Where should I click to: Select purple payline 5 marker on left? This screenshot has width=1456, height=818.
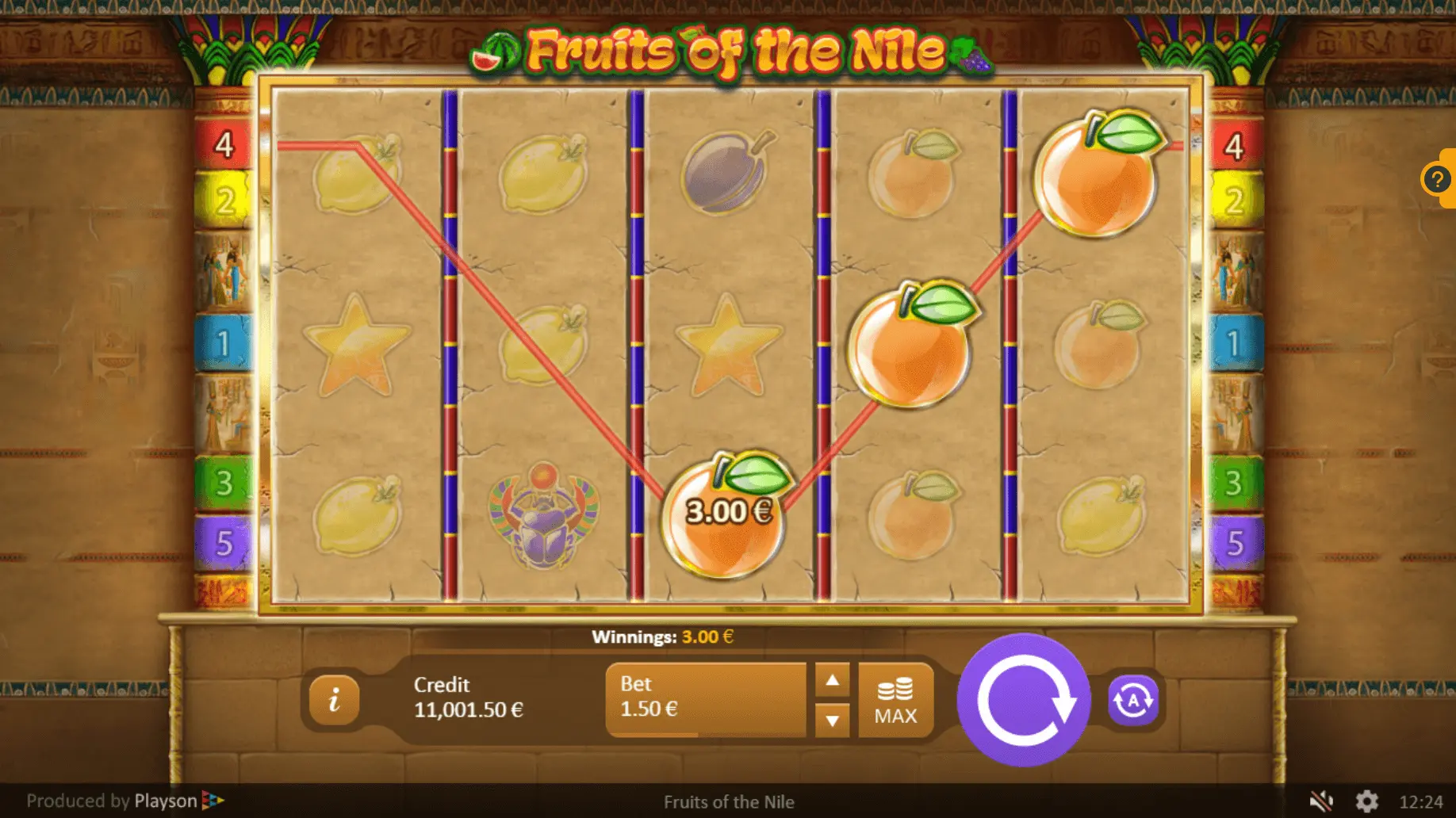point(224,543)
